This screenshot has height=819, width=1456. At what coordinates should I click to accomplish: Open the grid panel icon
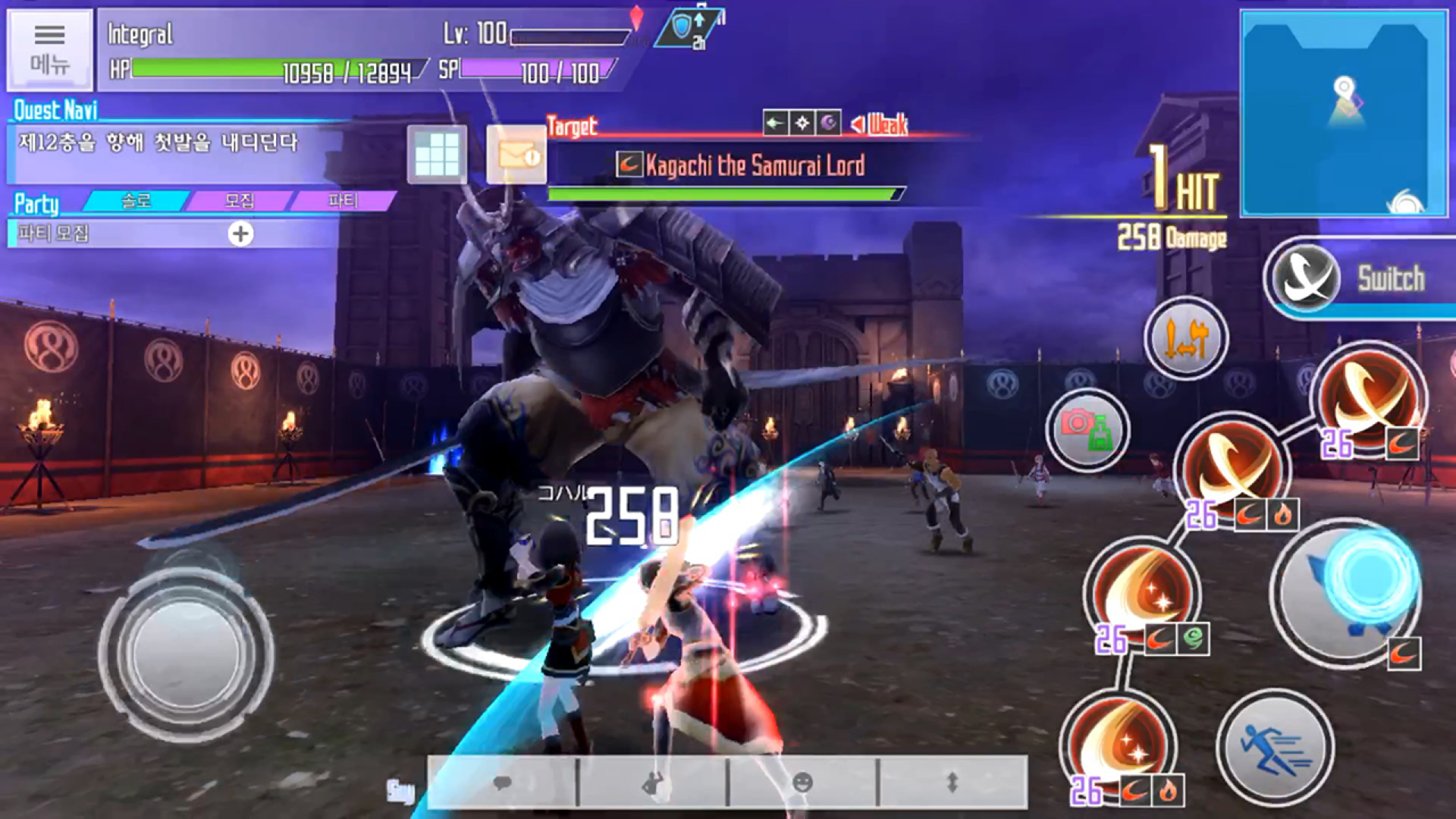(x=437, y=155)
